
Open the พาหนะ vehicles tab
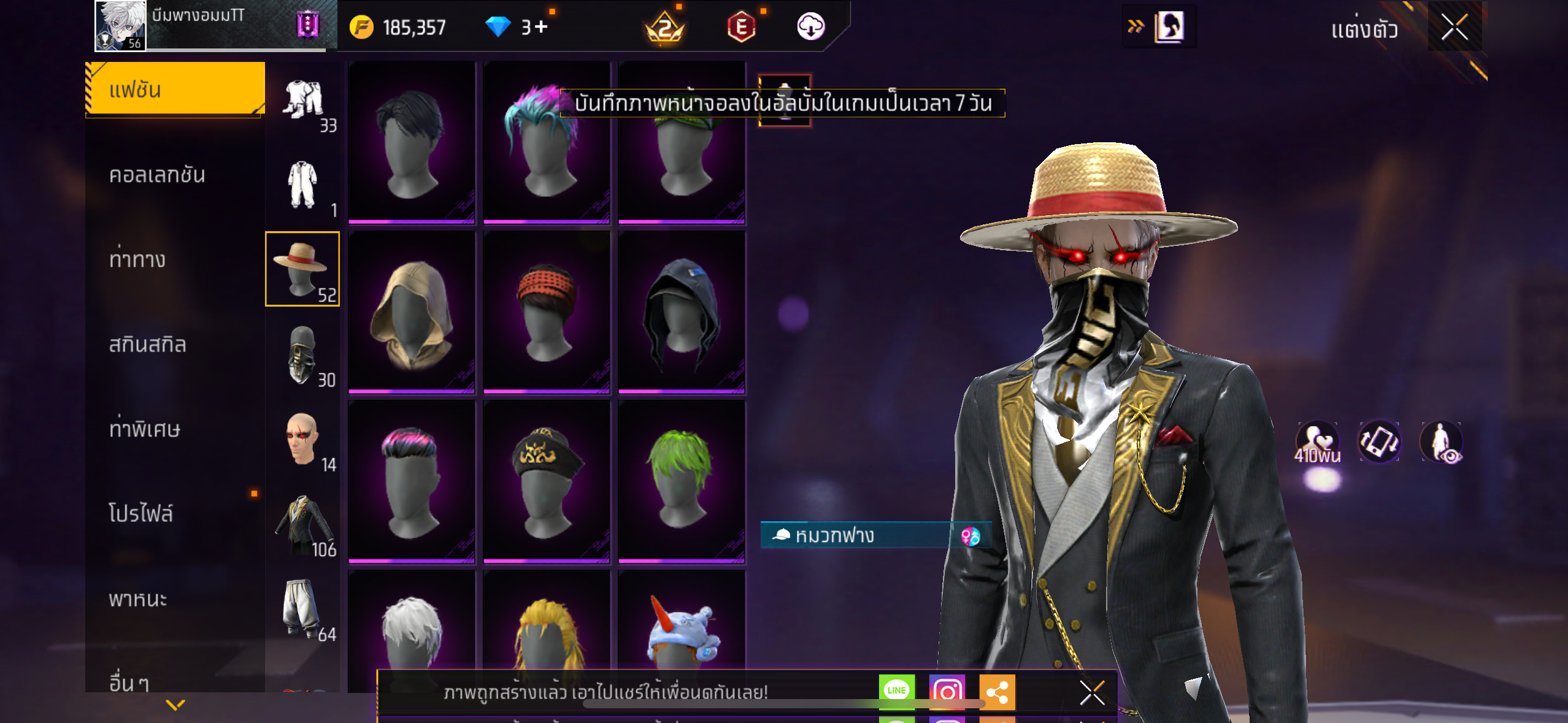tap(138, 599)
